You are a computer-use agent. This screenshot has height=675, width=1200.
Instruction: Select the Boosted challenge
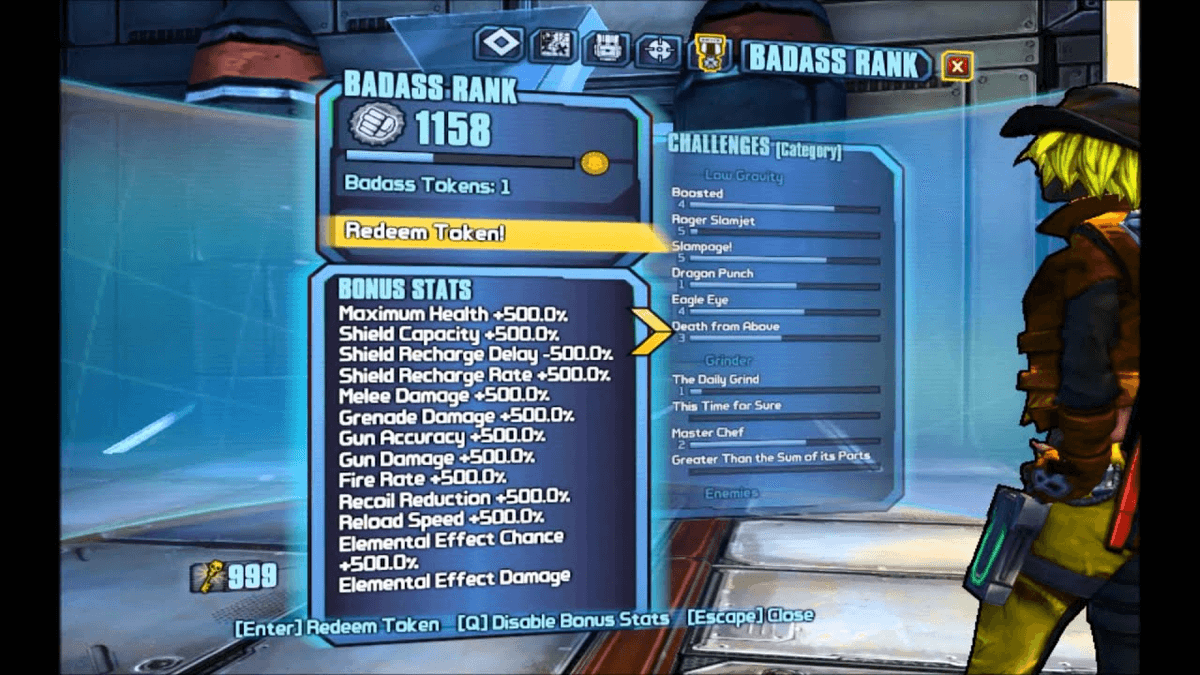click(x=698, y=193)
